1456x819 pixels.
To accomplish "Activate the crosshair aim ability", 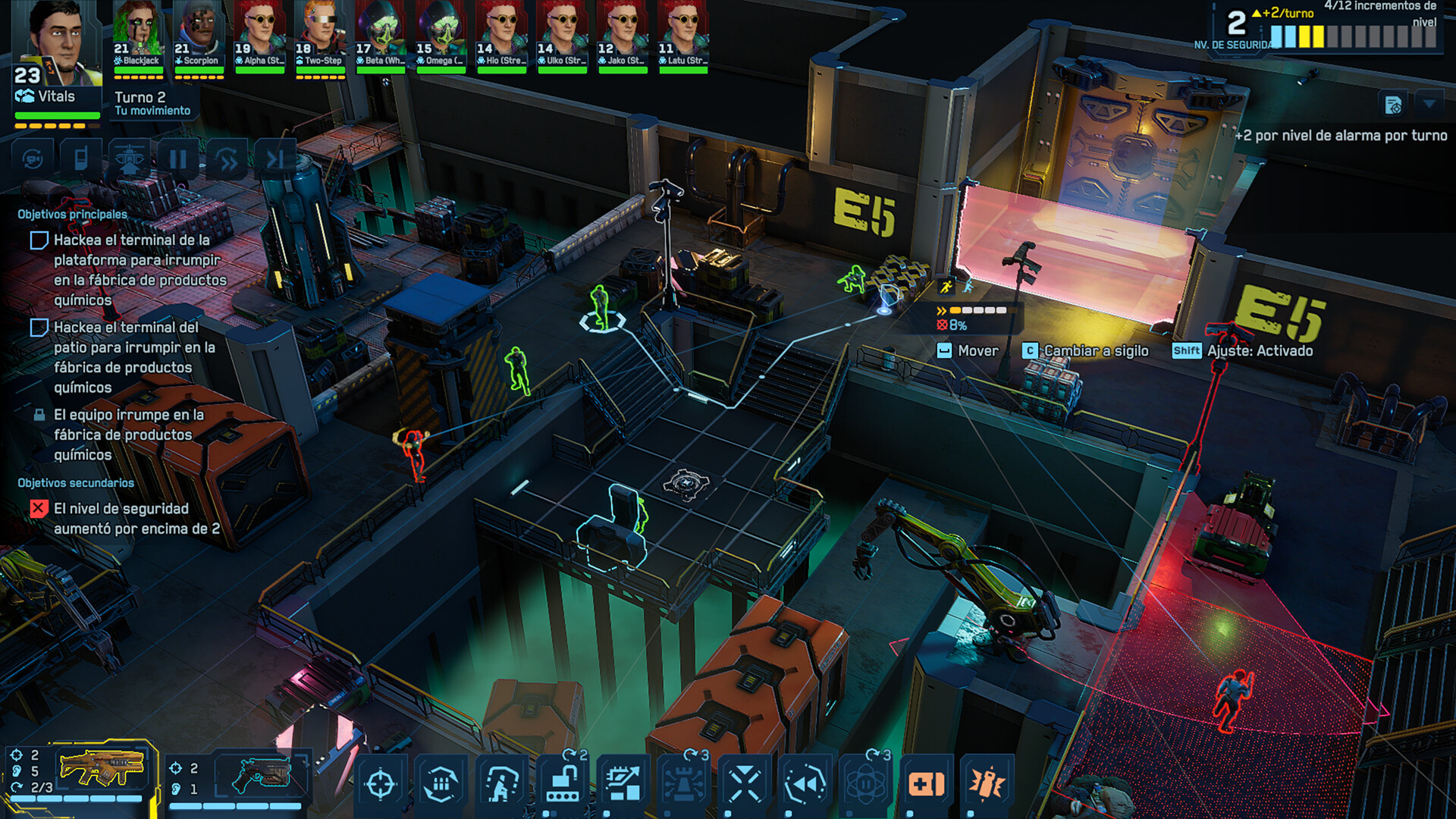I will point(381,784).
